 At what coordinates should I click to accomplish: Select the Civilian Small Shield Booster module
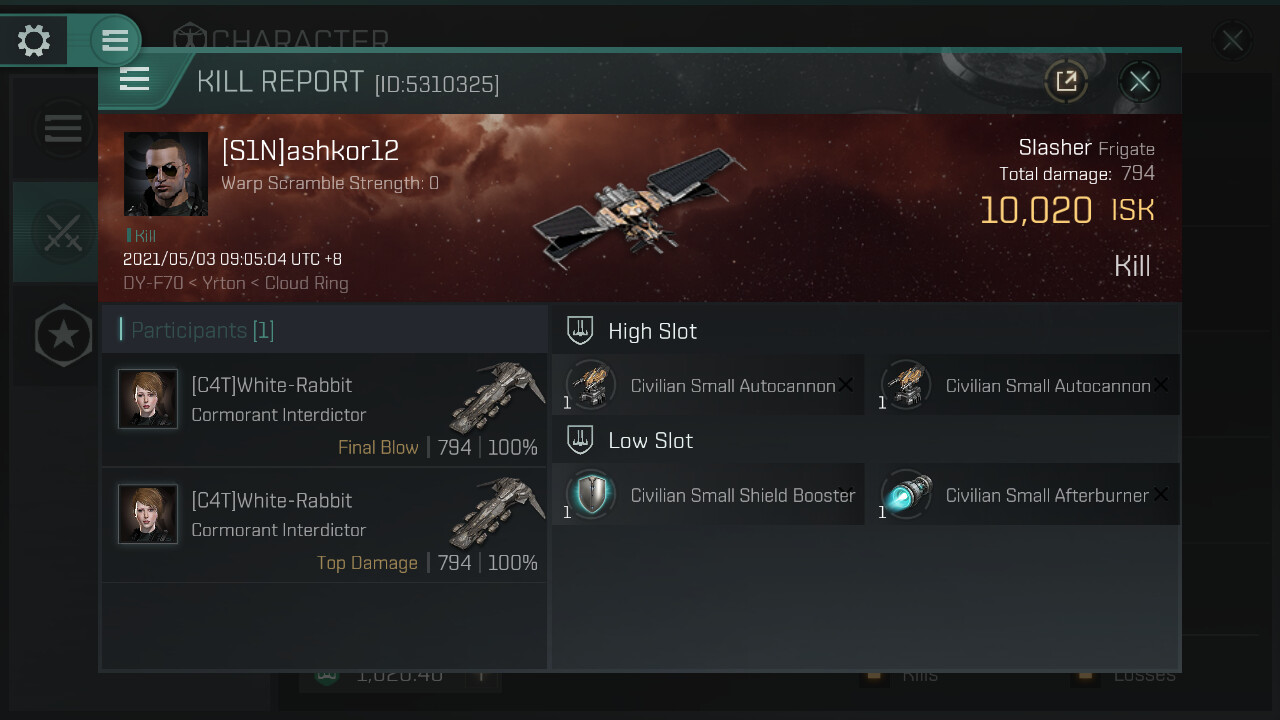708,495
